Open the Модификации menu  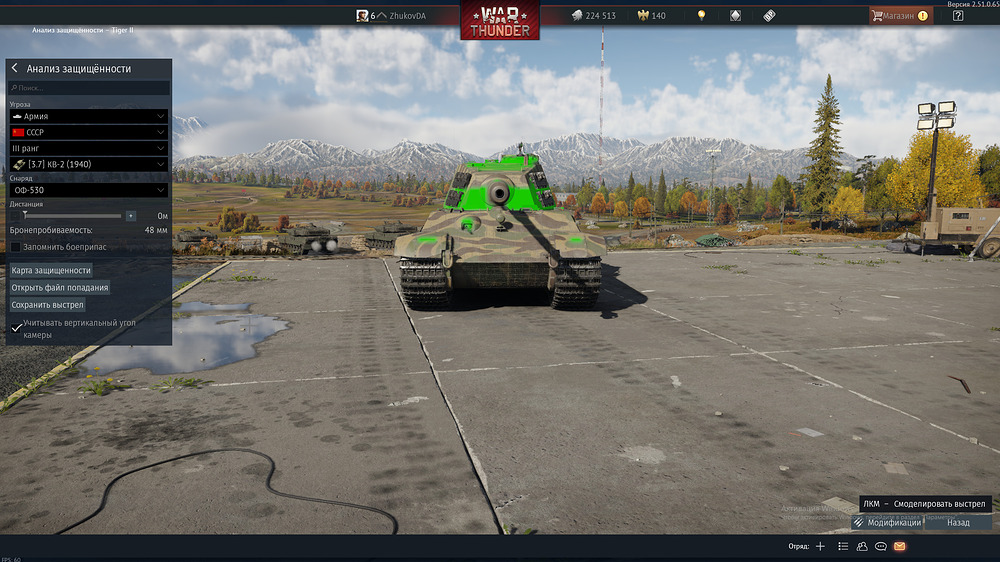point(887,522)
